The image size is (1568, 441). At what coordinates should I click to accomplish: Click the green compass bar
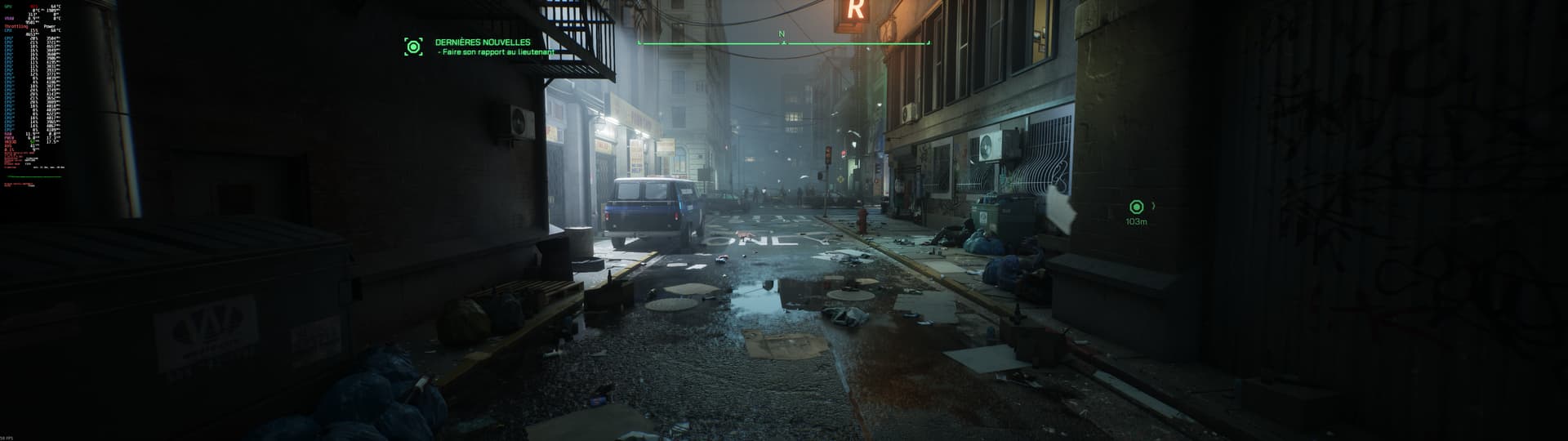[783, 42]
